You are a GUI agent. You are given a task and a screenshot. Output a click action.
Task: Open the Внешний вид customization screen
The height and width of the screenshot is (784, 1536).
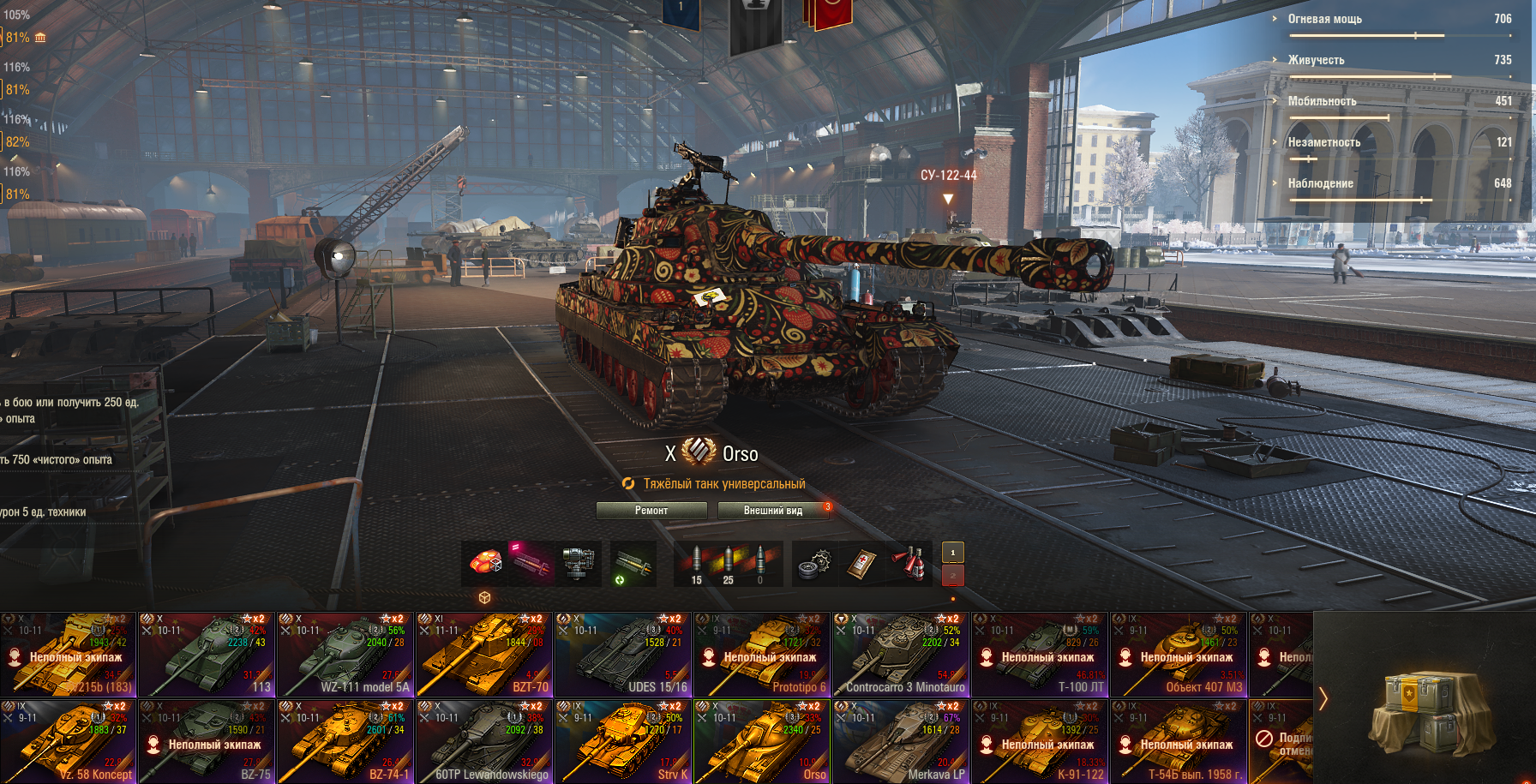(x=772, y=511)
